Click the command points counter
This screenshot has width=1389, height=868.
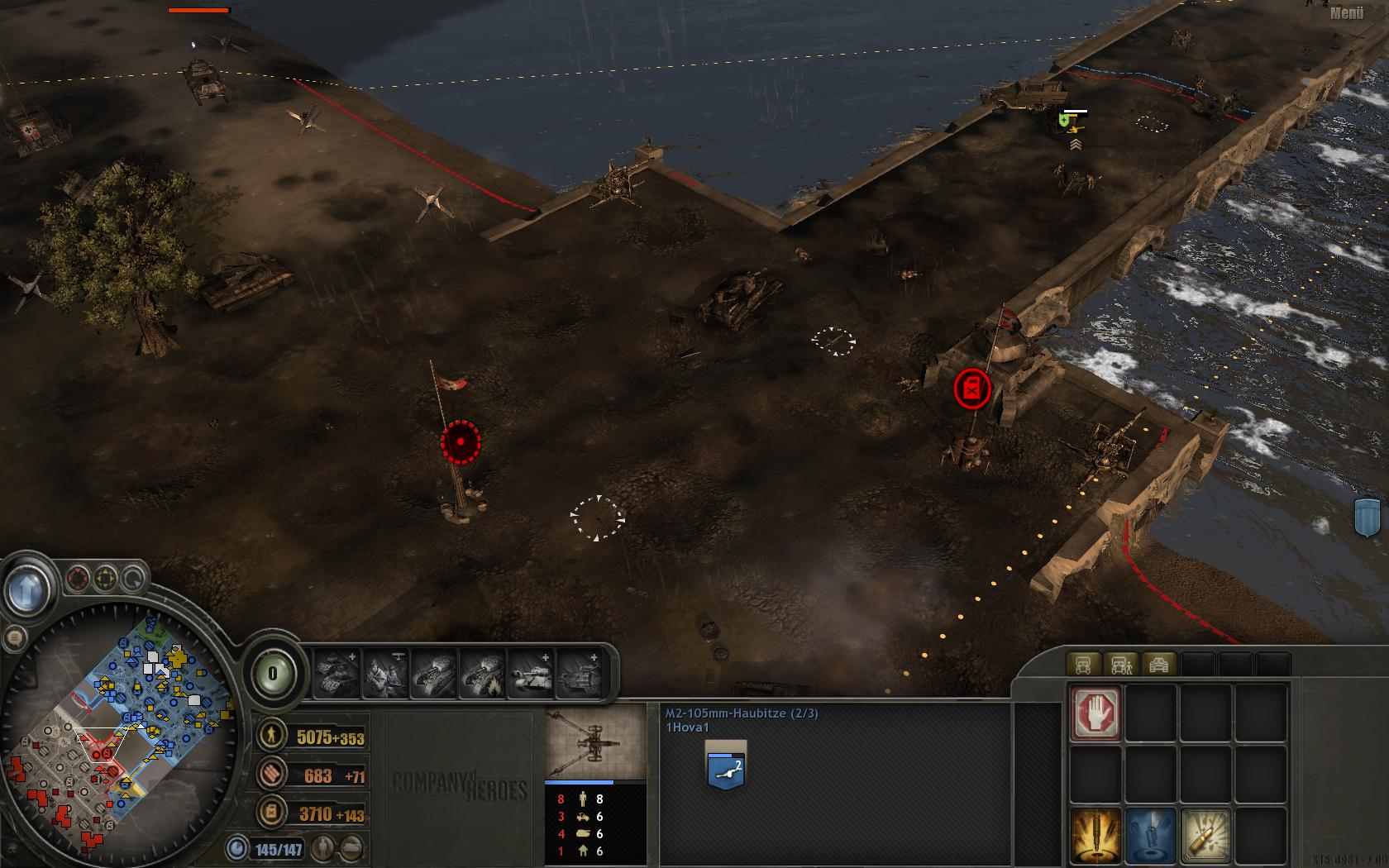click(273, 674)
